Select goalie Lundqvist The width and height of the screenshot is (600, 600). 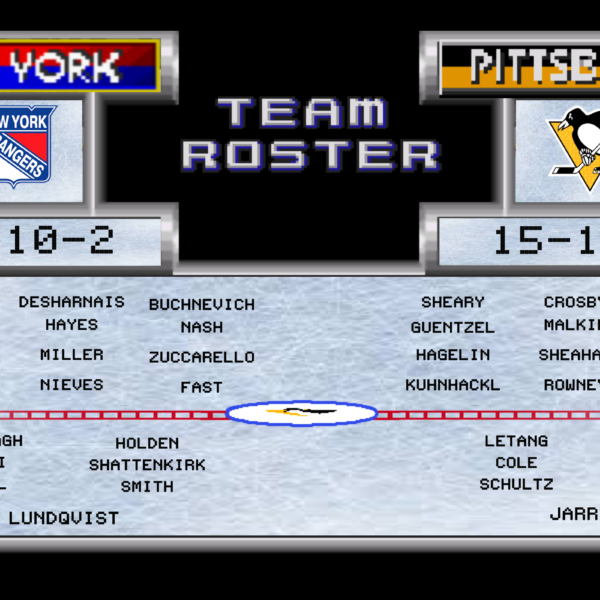click(x=64, y=518)
